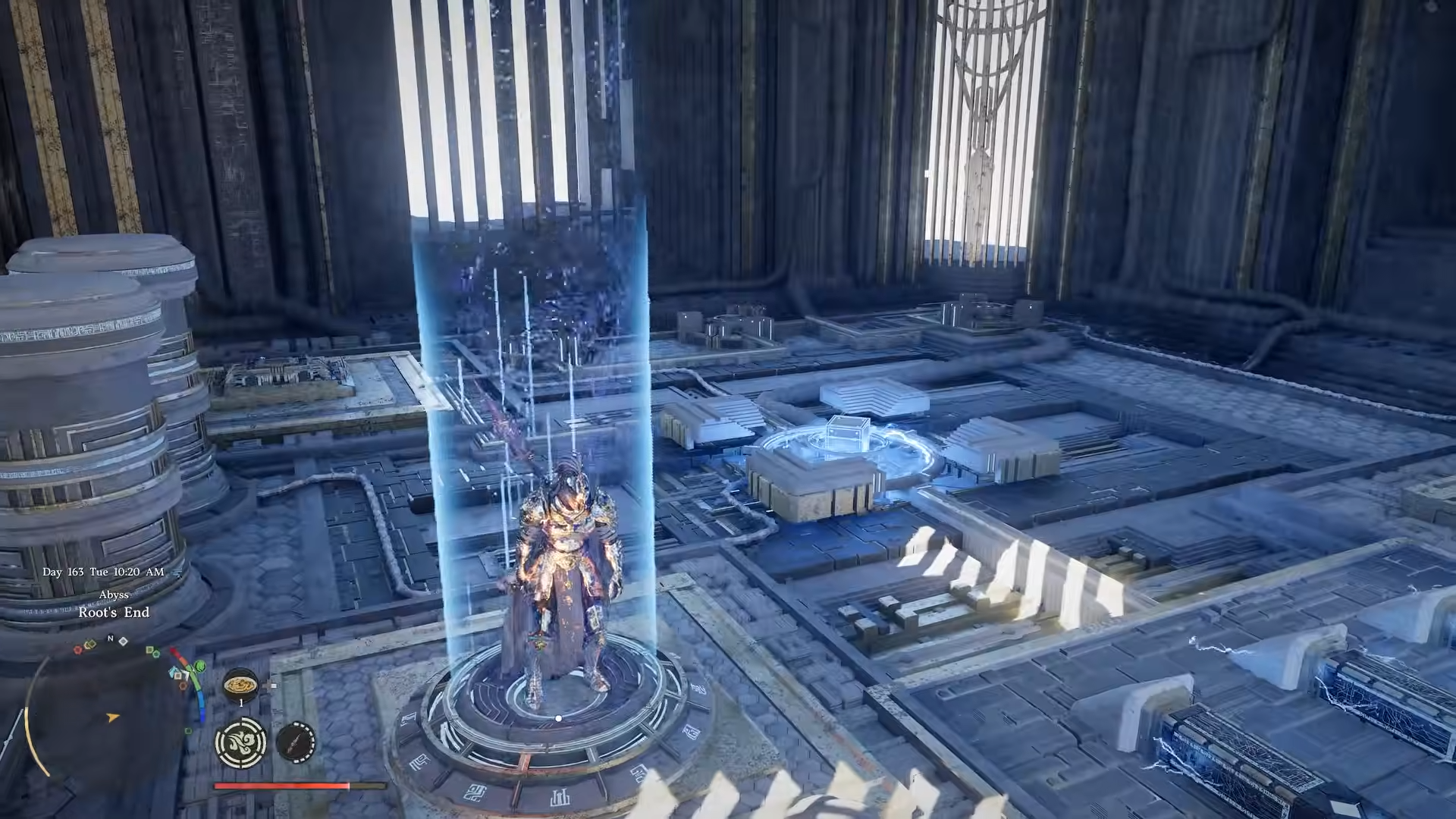Screen dimensions: 1456x819
Task: Select the noodle bowl food slot
Action: pos(240,685)
